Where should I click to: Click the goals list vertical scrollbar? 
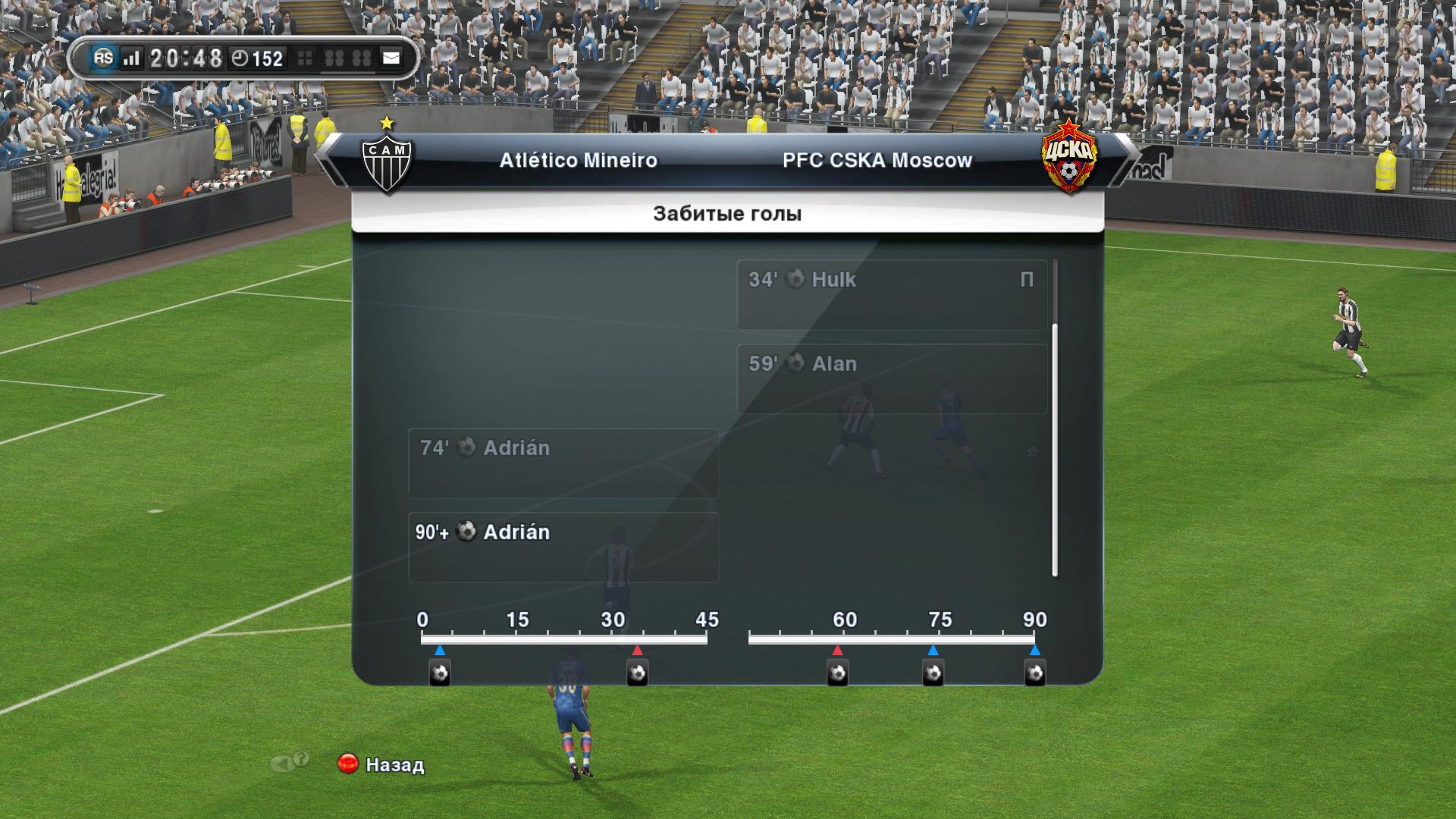click(x=1055, y=449)
